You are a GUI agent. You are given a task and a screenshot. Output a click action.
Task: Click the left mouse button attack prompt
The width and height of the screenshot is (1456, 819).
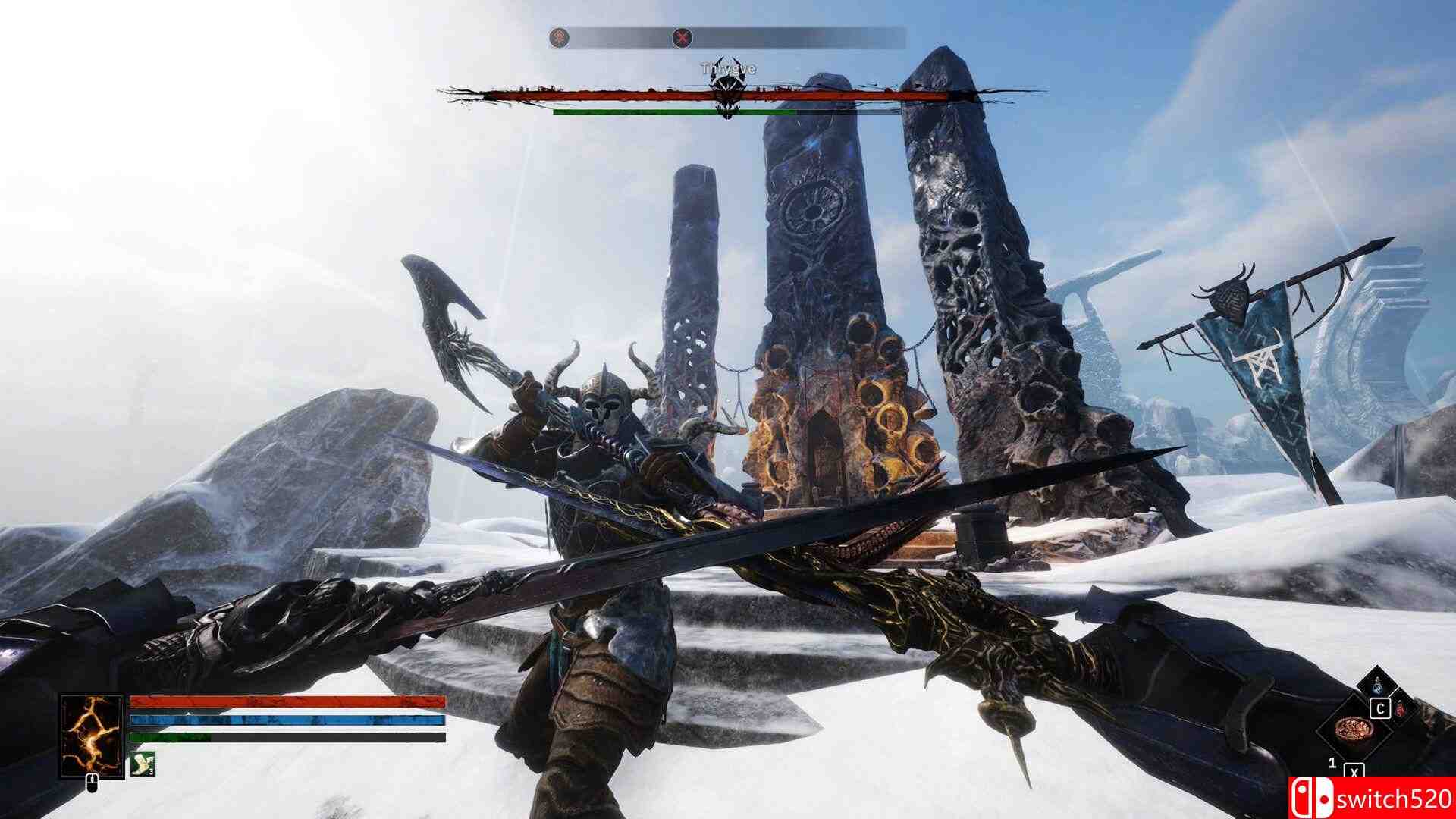point(92,785)
